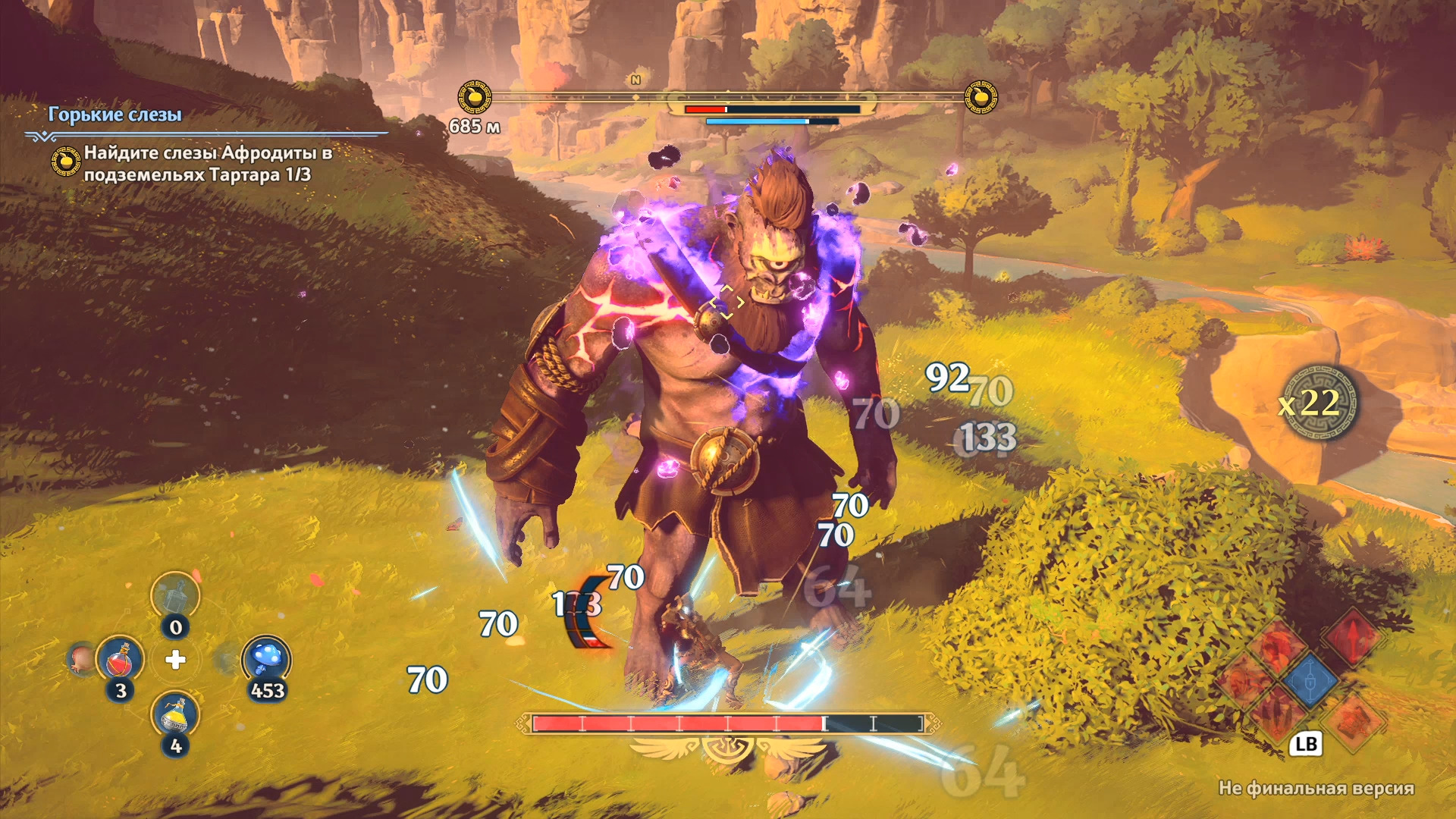Open the Горькие слезы quest tracker
This screenshot has width=1456, height=819.
coord(115,115)
